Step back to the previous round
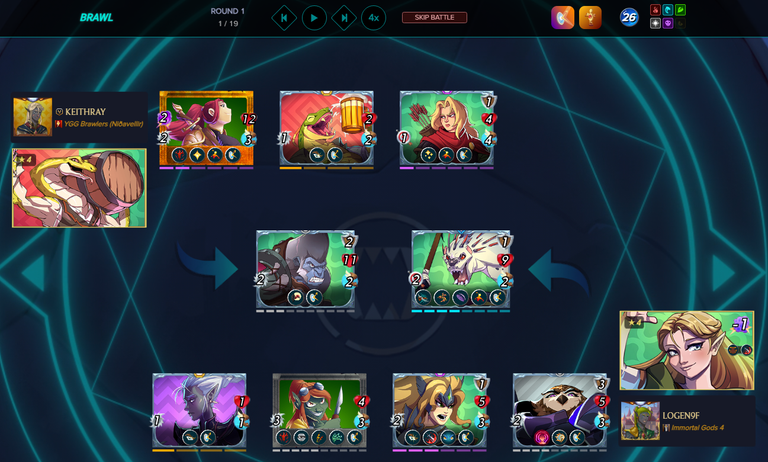The height and width of the screenshot is (462, 768). pyautogui.click(x=284, y=18)
